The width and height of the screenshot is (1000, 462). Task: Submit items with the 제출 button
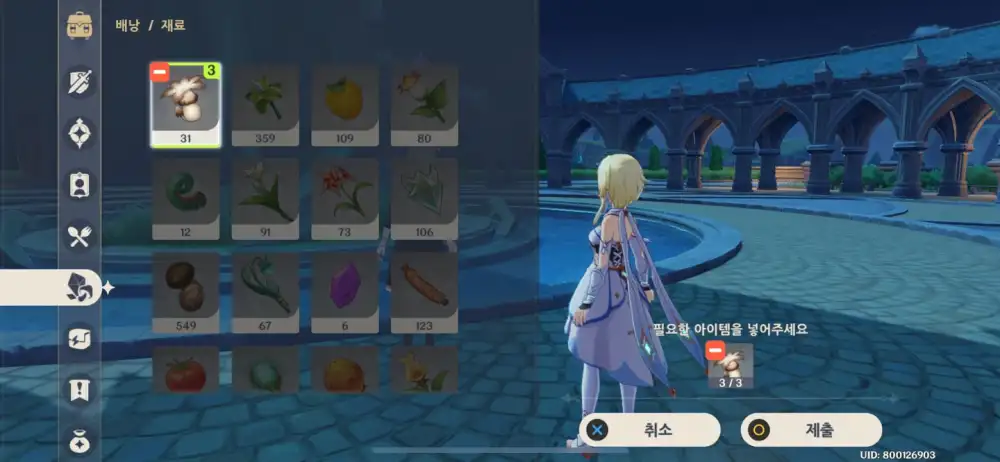(811, 430)
